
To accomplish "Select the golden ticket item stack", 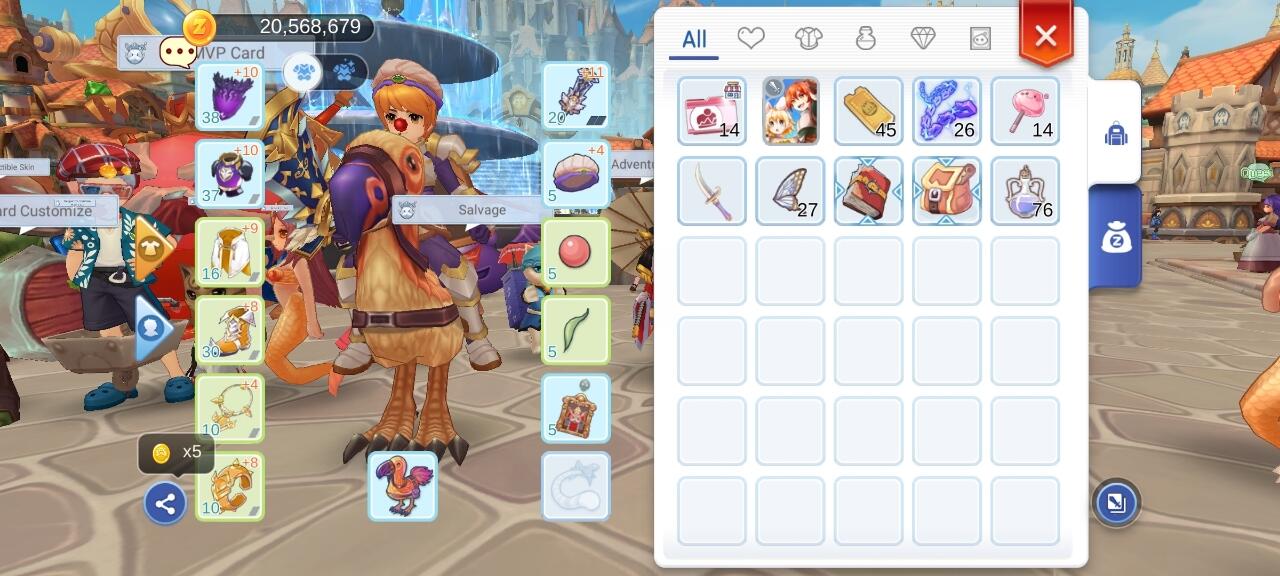I will click(x=868, y=111).
